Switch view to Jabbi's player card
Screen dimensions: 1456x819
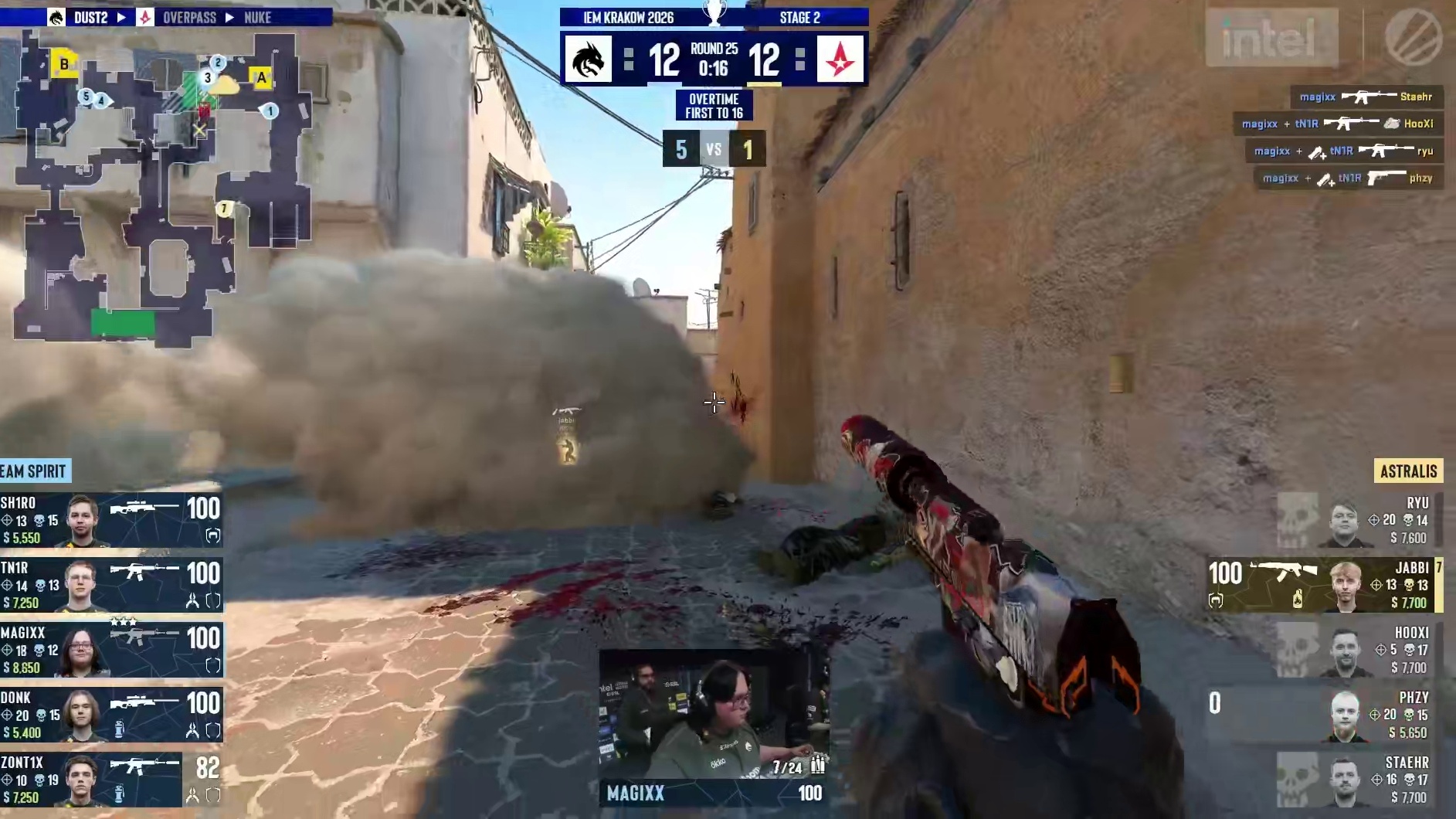[x=1324, y=585]
